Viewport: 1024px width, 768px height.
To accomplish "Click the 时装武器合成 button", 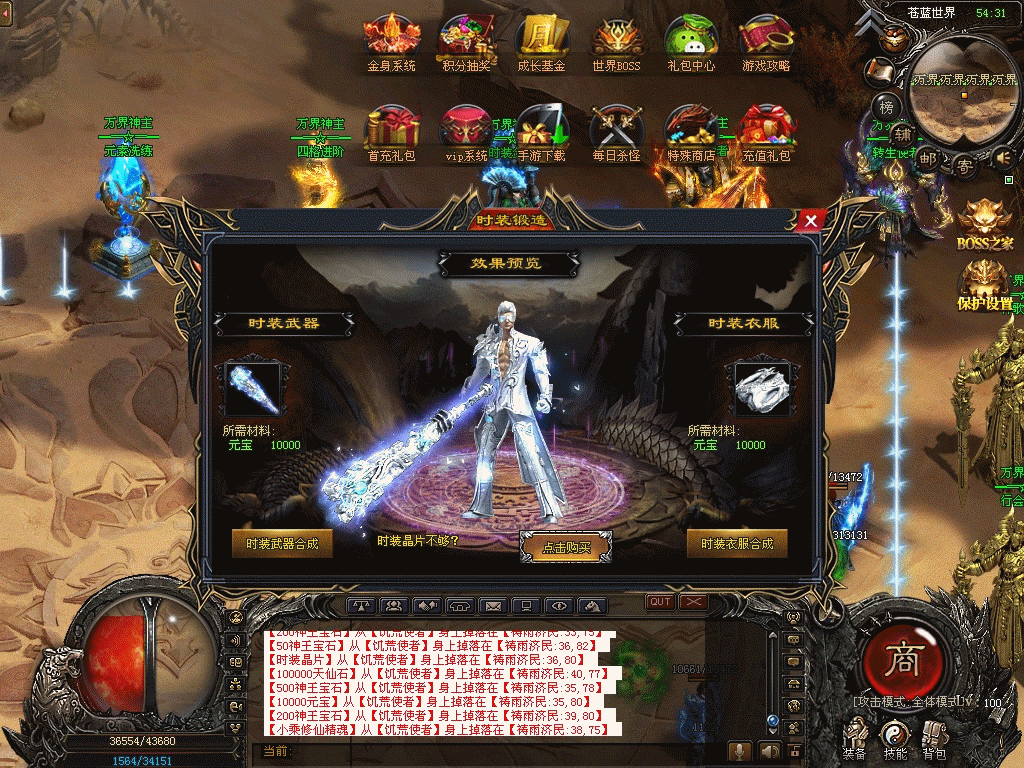I will (x=281, y=543).
